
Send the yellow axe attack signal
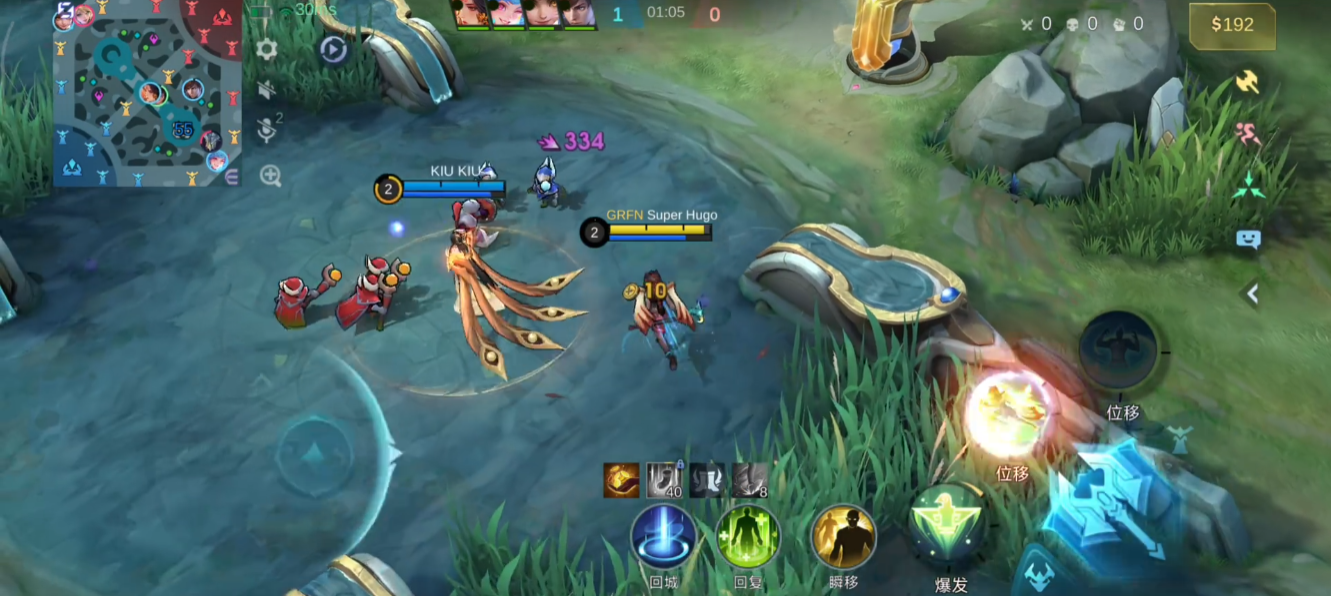pos(1247,81)
